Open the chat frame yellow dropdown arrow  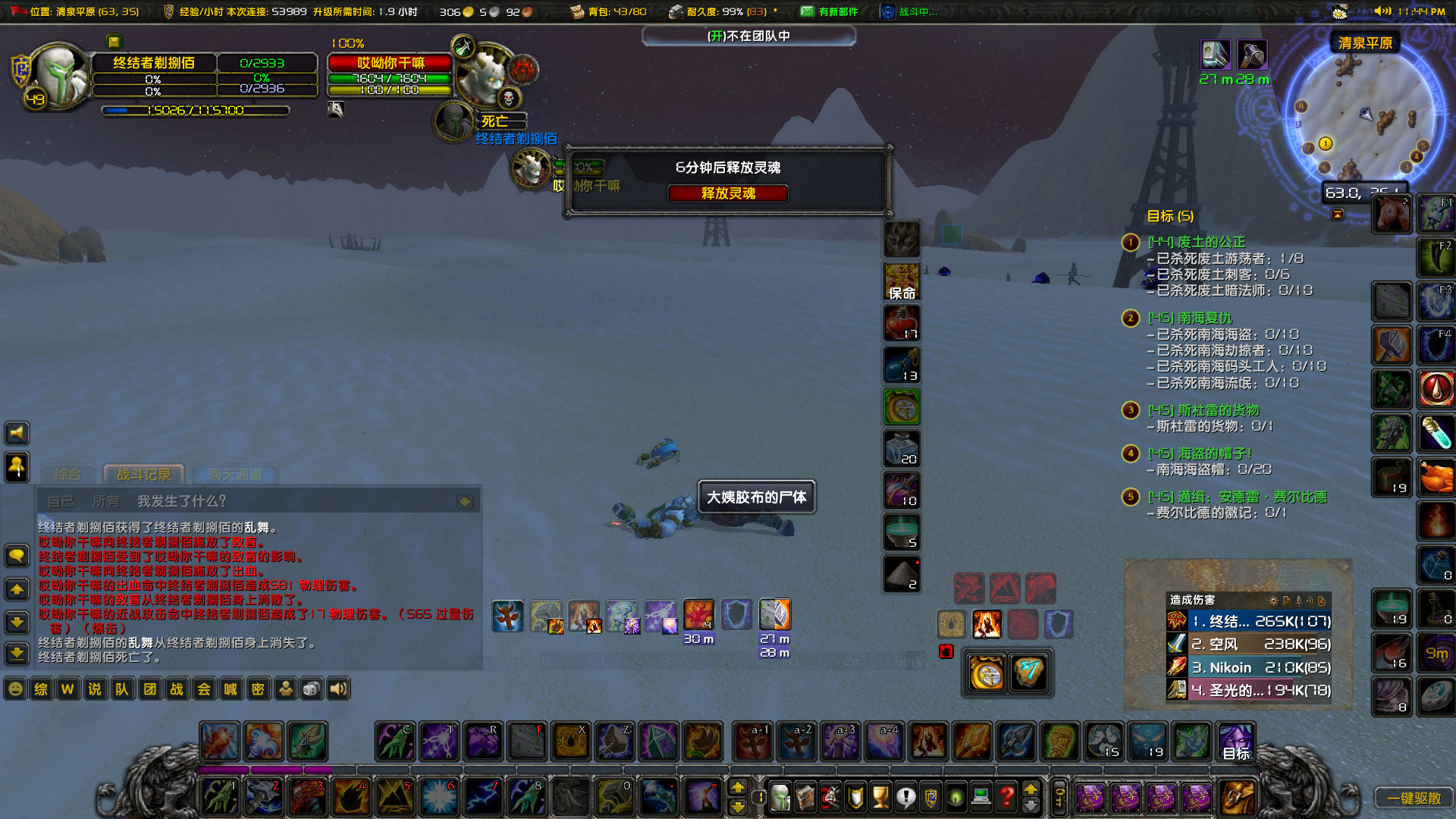pyautogui.click(x=463, y=500)
